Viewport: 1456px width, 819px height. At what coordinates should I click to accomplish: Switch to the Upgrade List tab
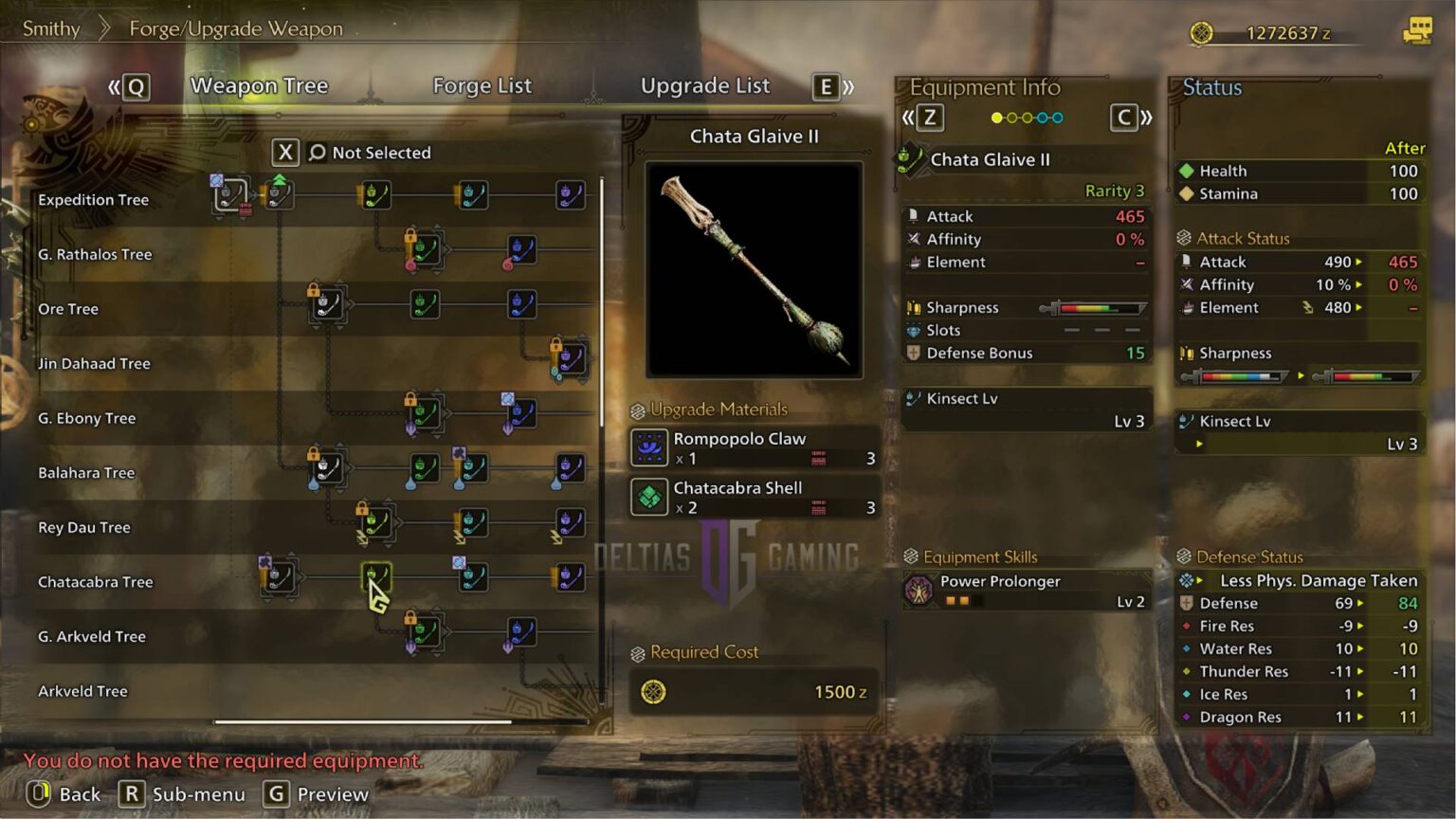pyautogui.click(x=705, y=85)
